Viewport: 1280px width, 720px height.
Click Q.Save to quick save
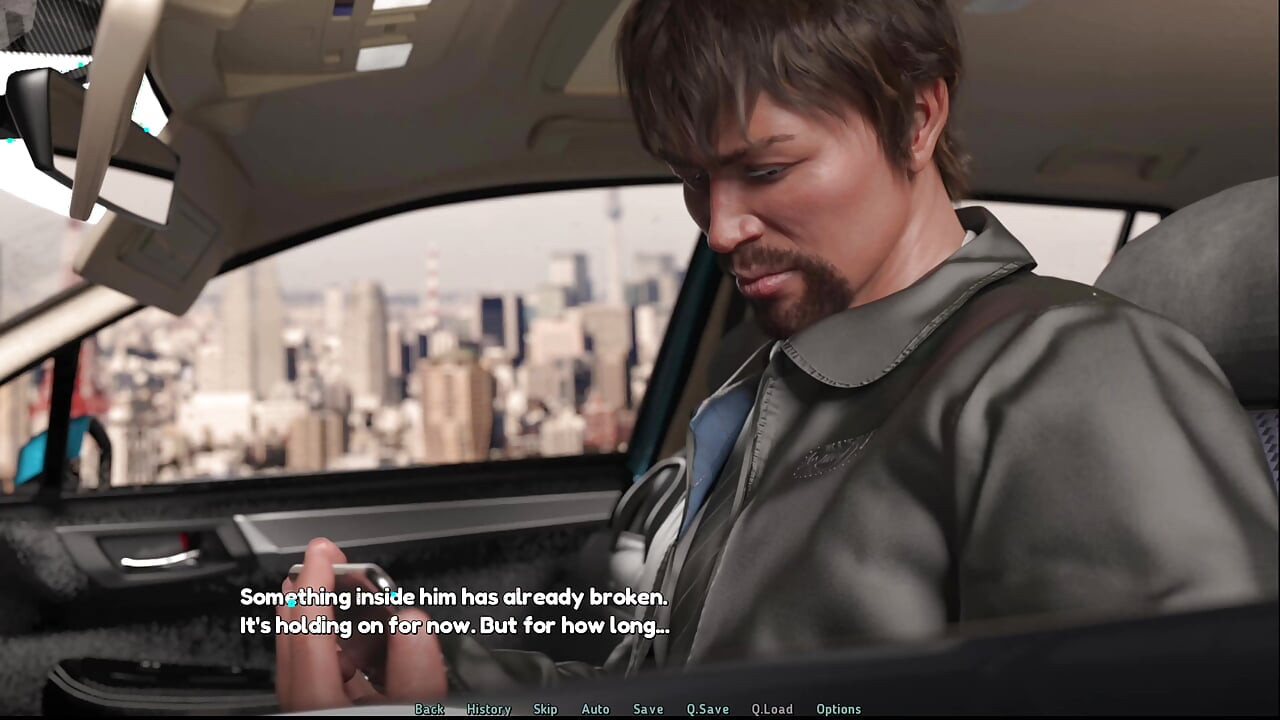tap(707, 709)
